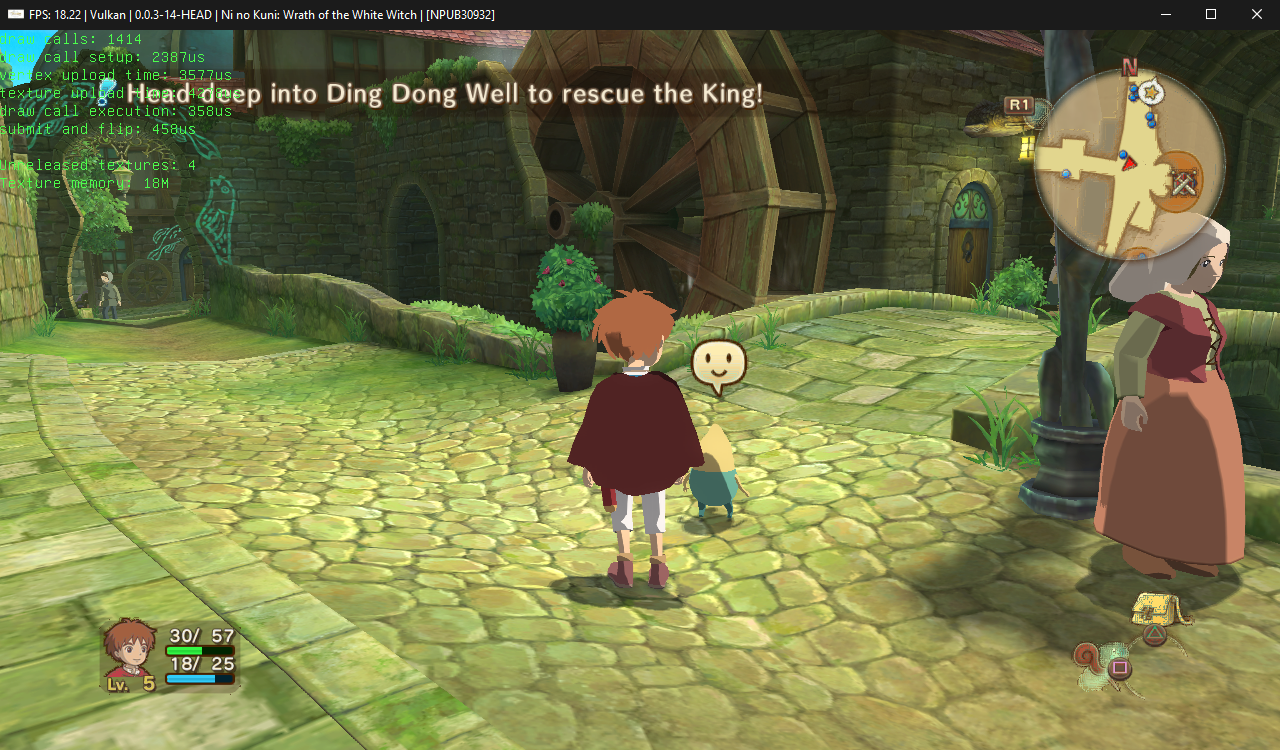The width and height of the screenshot is (1280, 750).
Task: Open the yellow satchel bag menu icon
Action: click(x=1154, y=609)
